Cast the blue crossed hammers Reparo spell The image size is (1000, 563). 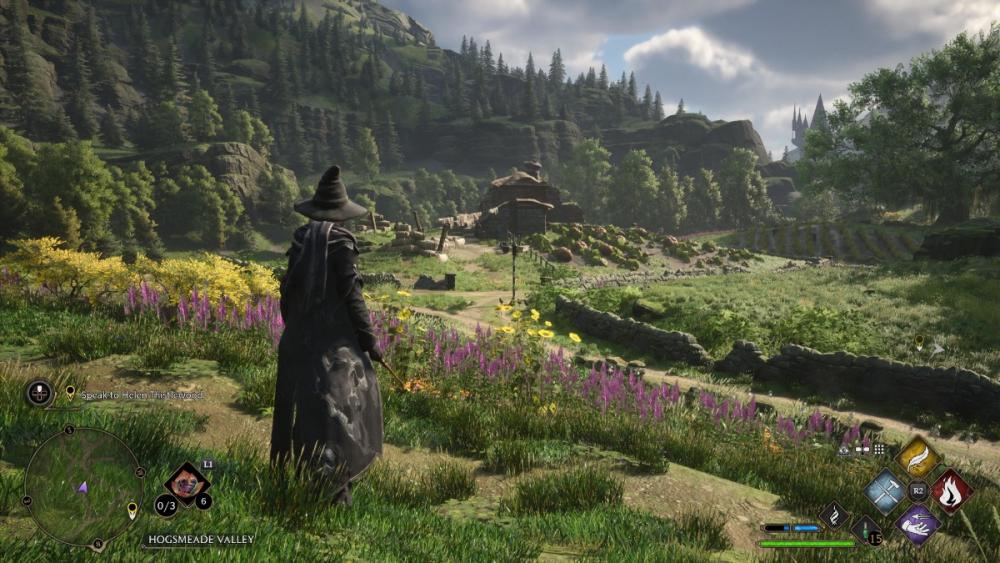point(885,491)
